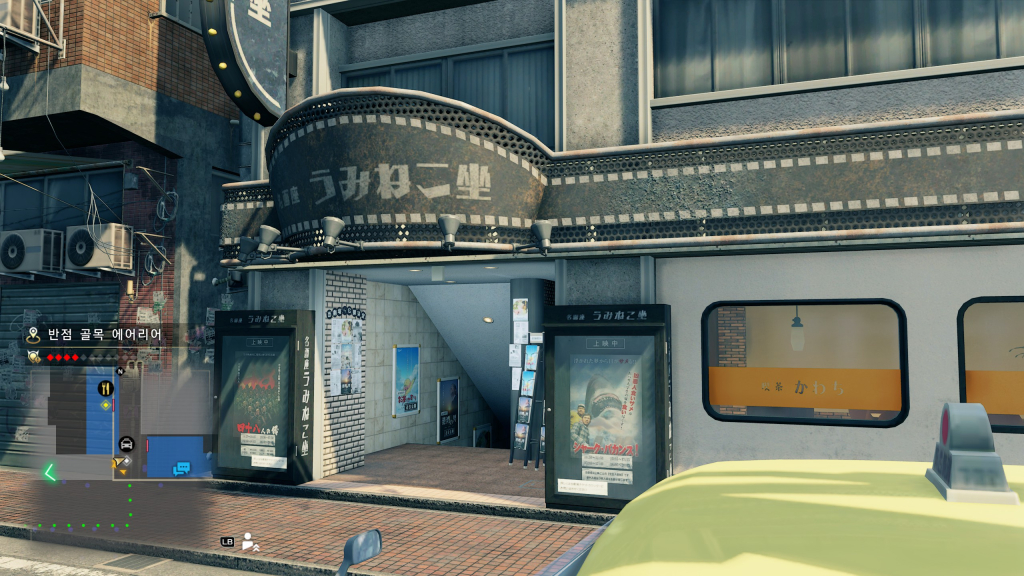This screenshot has height=576, width=1024.
Task: Click the taxi marker on the minimap
Action: pos(127,444)
